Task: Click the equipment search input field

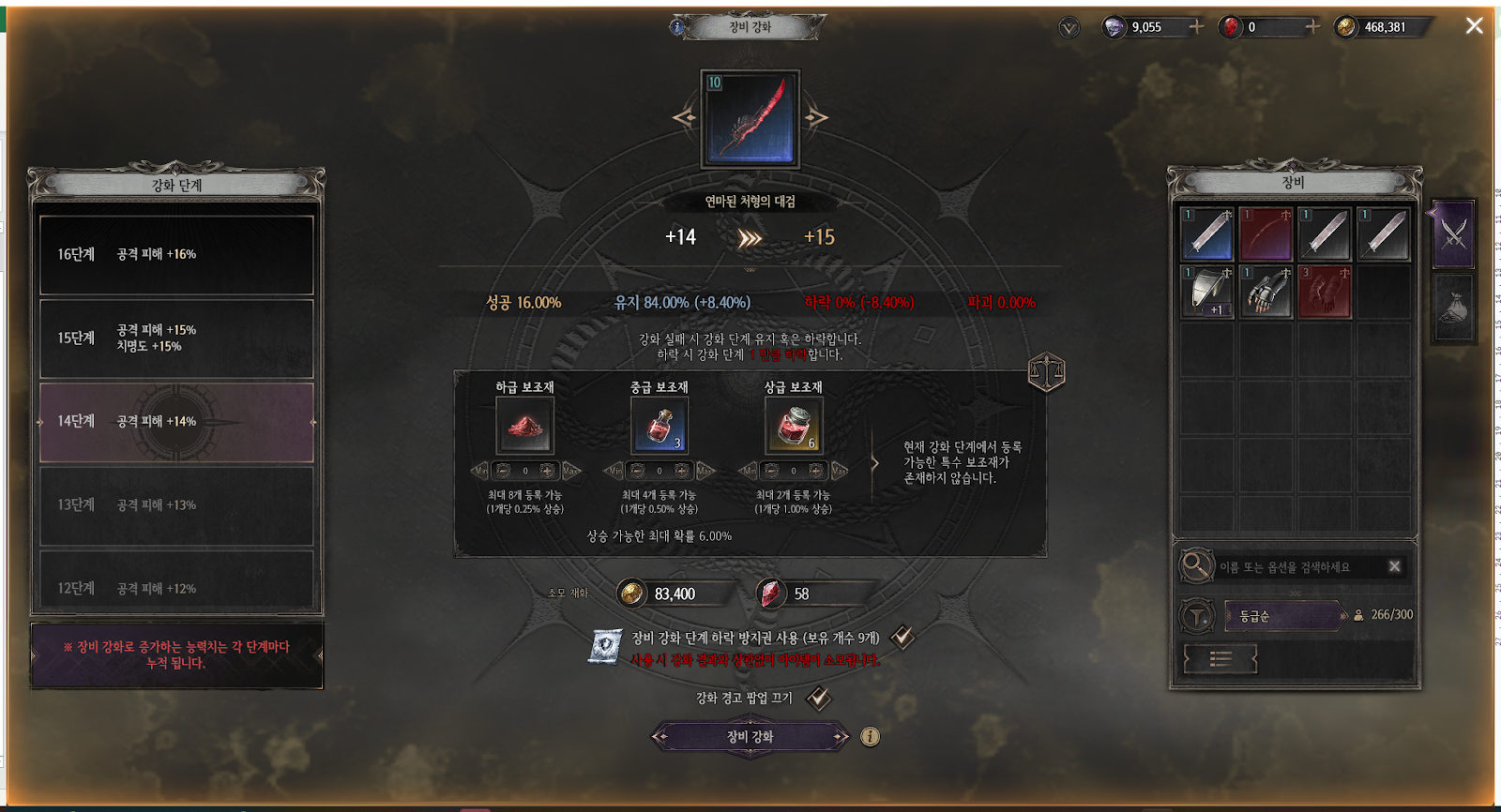Action: 1299,566
